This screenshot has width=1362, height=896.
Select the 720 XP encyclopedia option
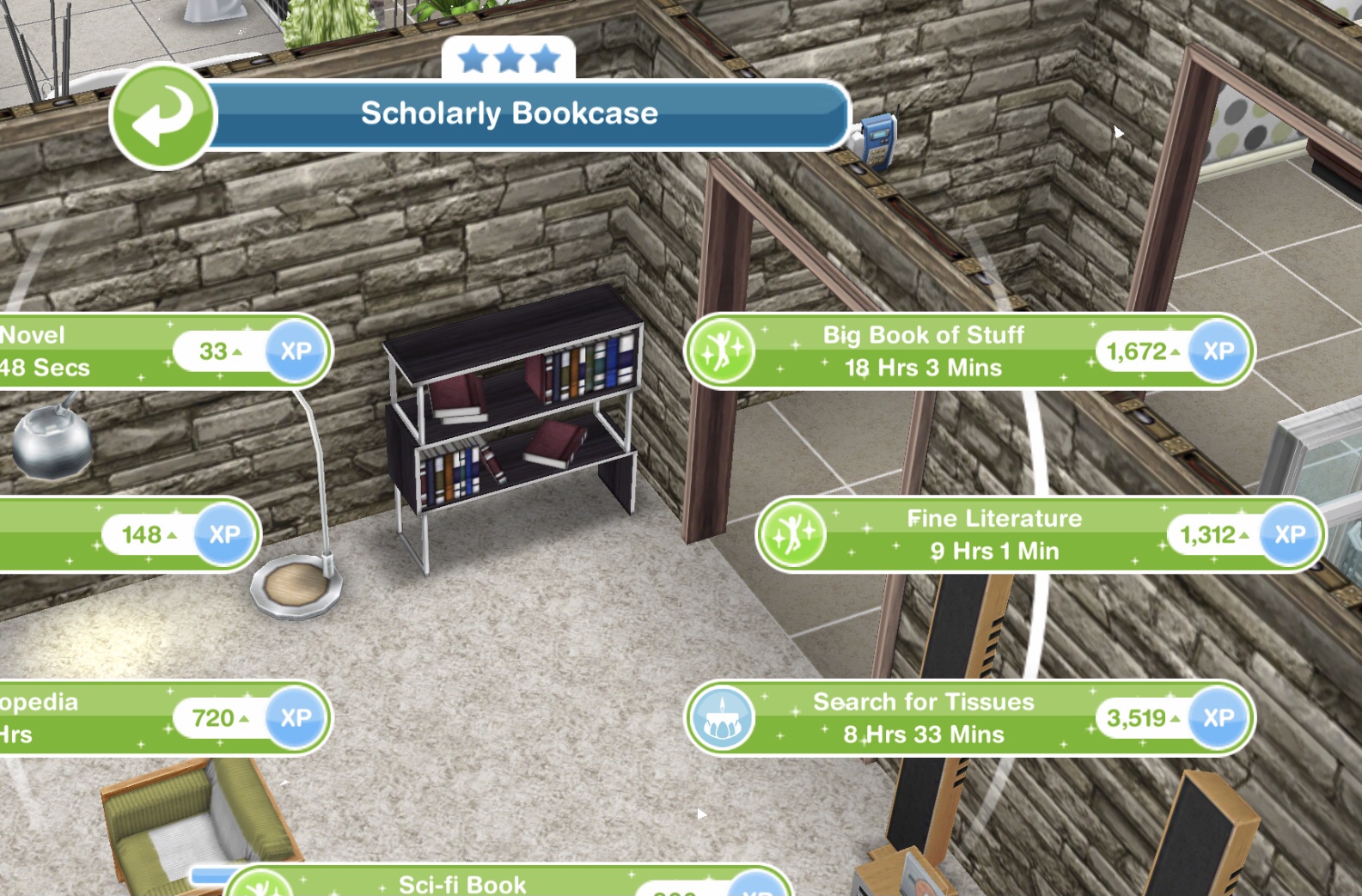pyautogui.click(x=86, y=718)
